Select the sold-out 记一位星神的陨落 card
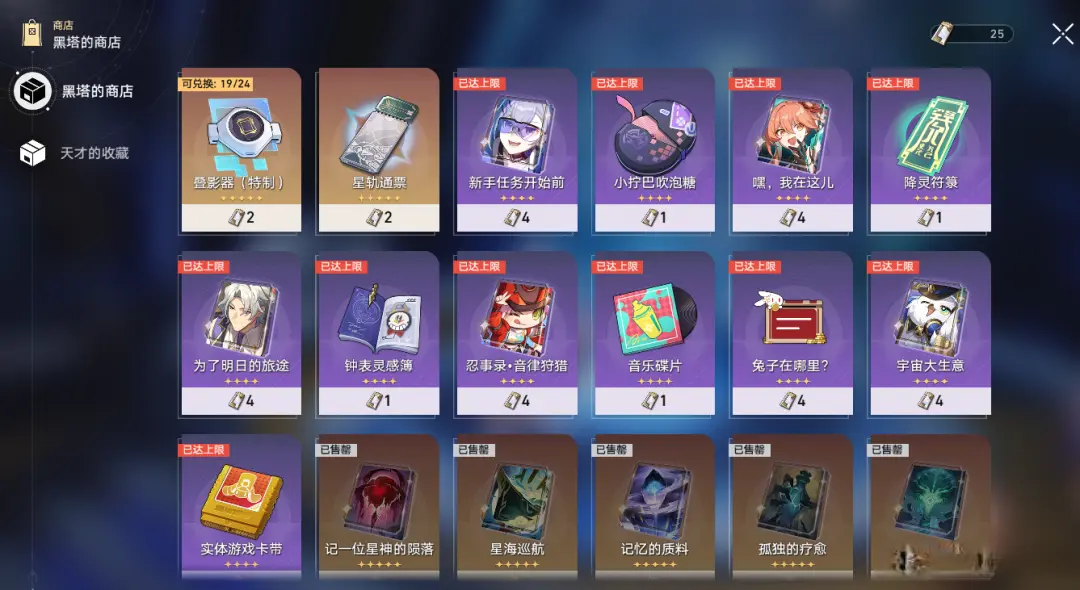 378,507
